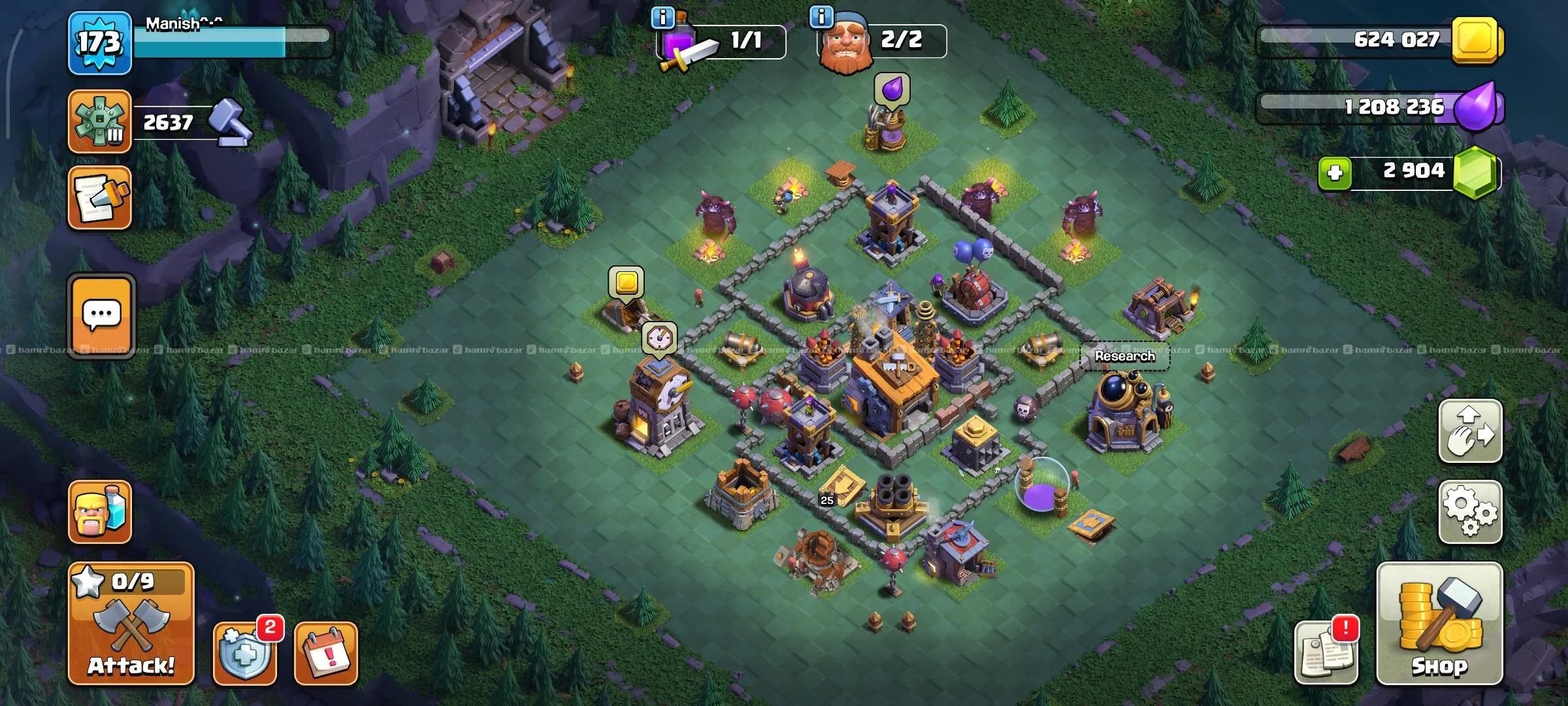Open the chat speech-bubble panel
1568x706 pixels.
pos(101,316)
